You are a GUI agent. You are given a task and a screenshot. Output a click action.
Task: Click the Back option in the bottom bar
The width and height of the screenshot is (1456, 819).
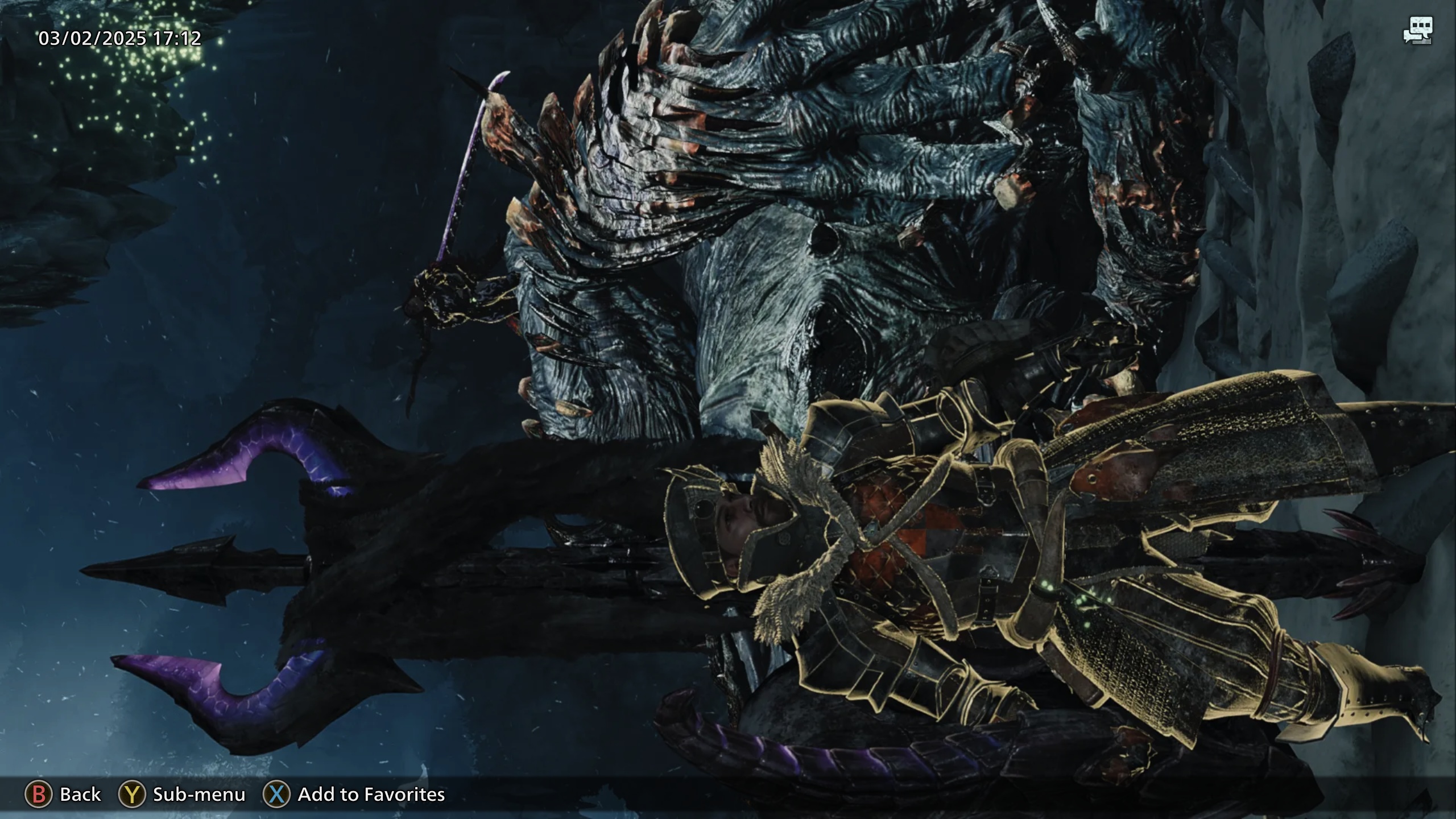[x=63, y=794]
